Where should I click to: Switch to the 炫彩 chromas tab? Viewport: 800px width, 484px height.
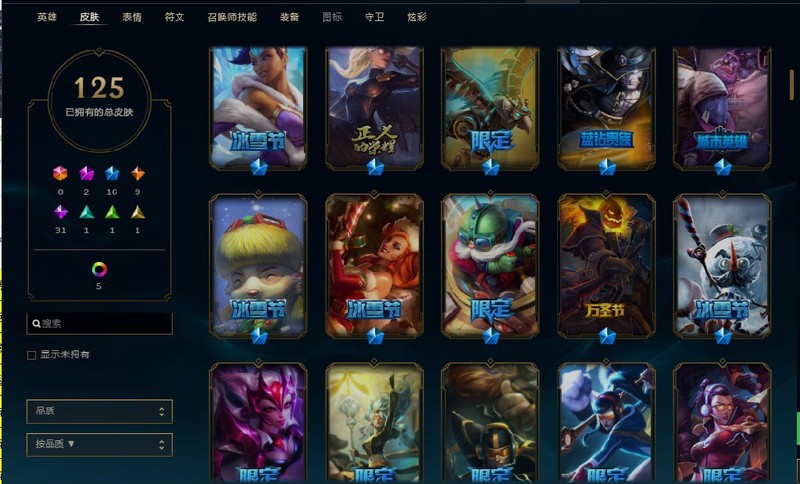click(x=417, y=17)
